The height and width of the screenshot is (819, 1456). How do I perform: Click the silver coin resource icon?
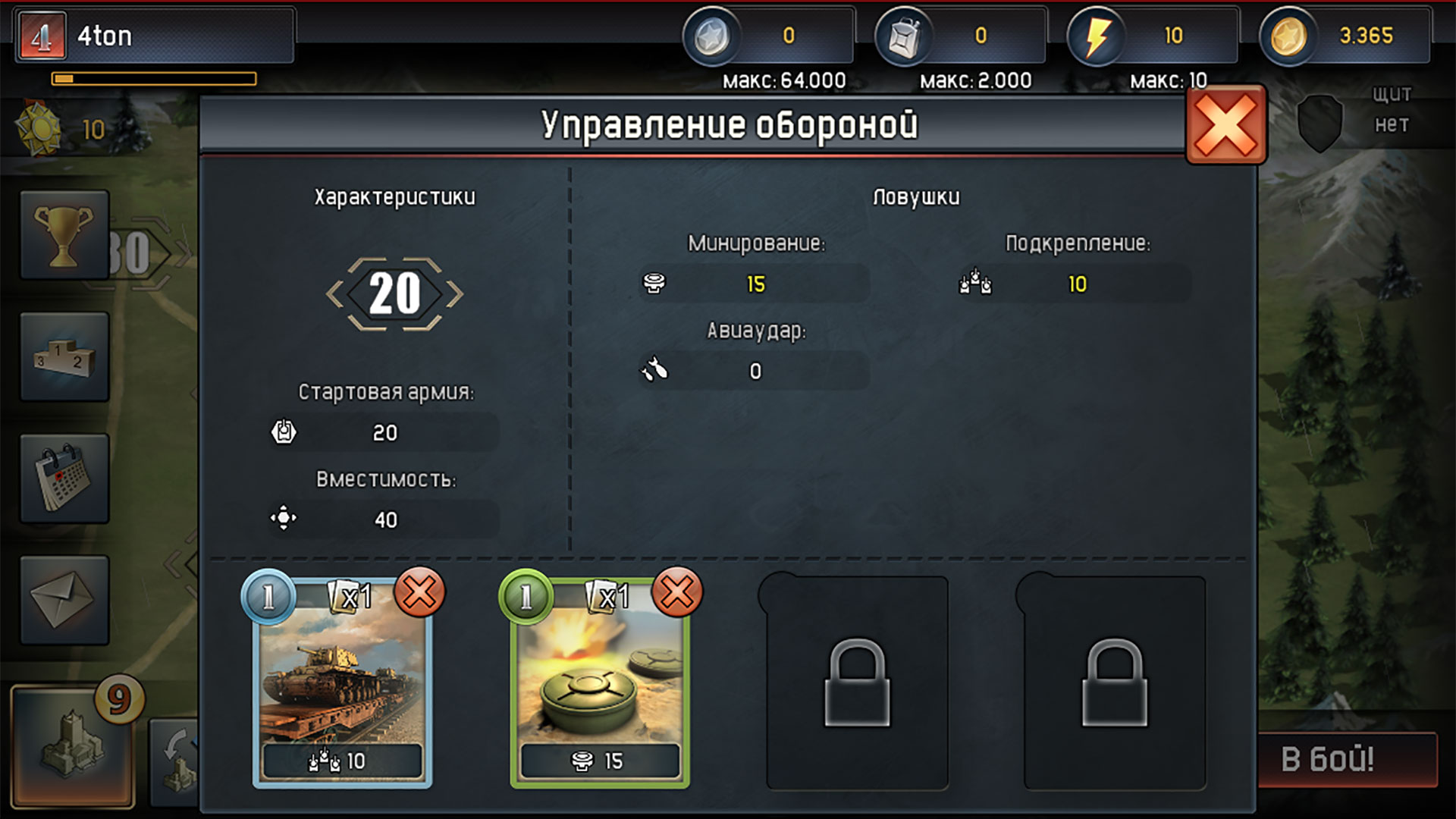point(714,35)
